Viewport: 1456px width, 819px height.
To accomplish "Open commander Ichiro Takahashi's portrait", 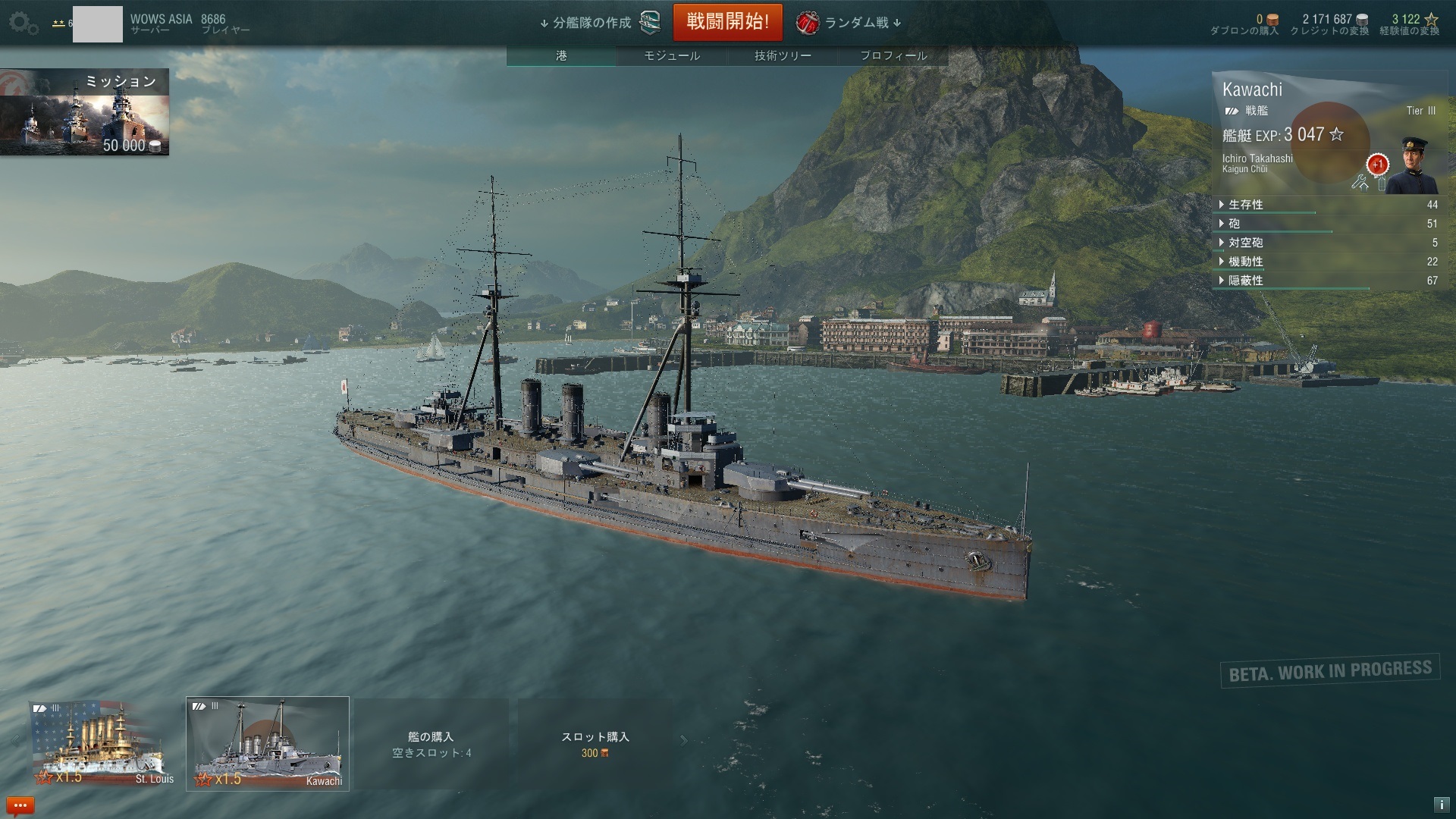I will [x=1410, y=165].
